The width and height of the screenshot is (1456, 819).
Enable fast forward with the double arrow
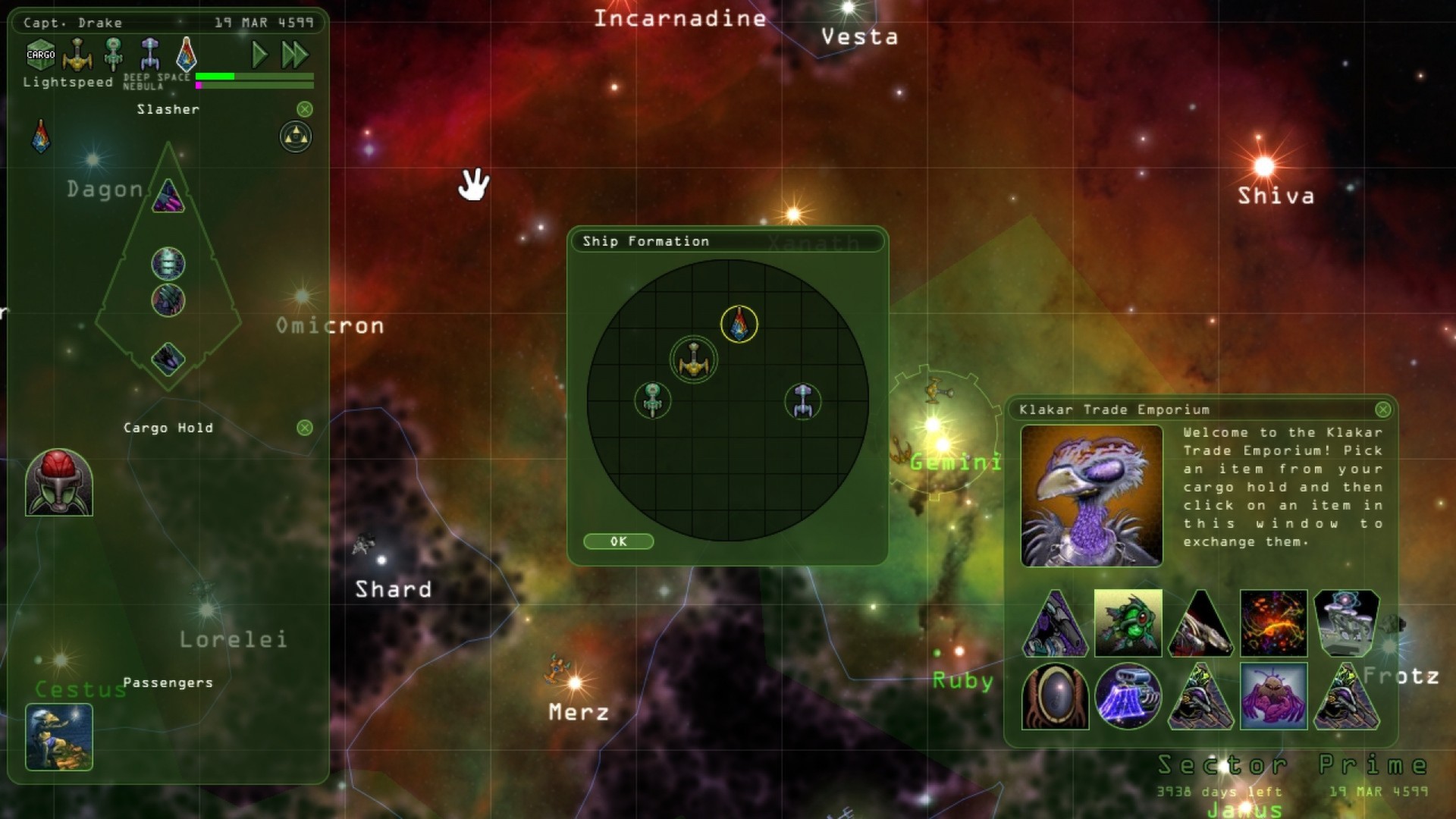296,55
